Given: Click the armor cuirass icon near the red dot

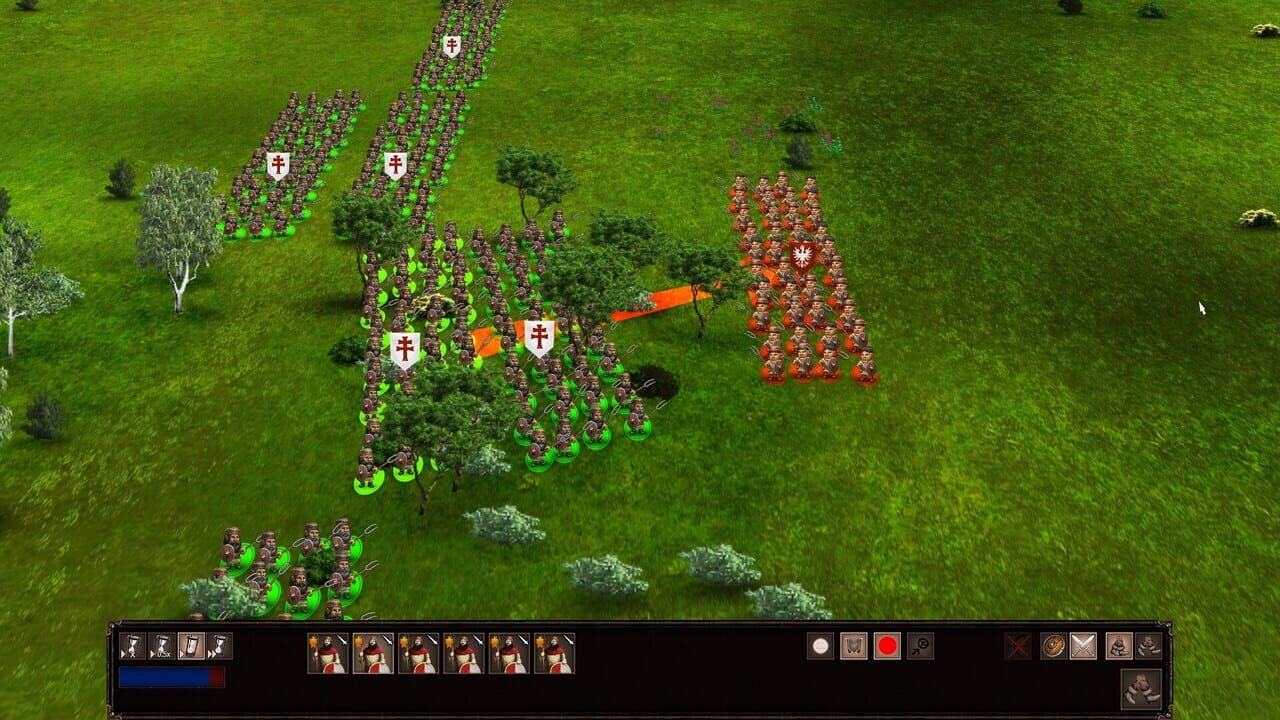Looking at the screenshot, I should point(854,646).
